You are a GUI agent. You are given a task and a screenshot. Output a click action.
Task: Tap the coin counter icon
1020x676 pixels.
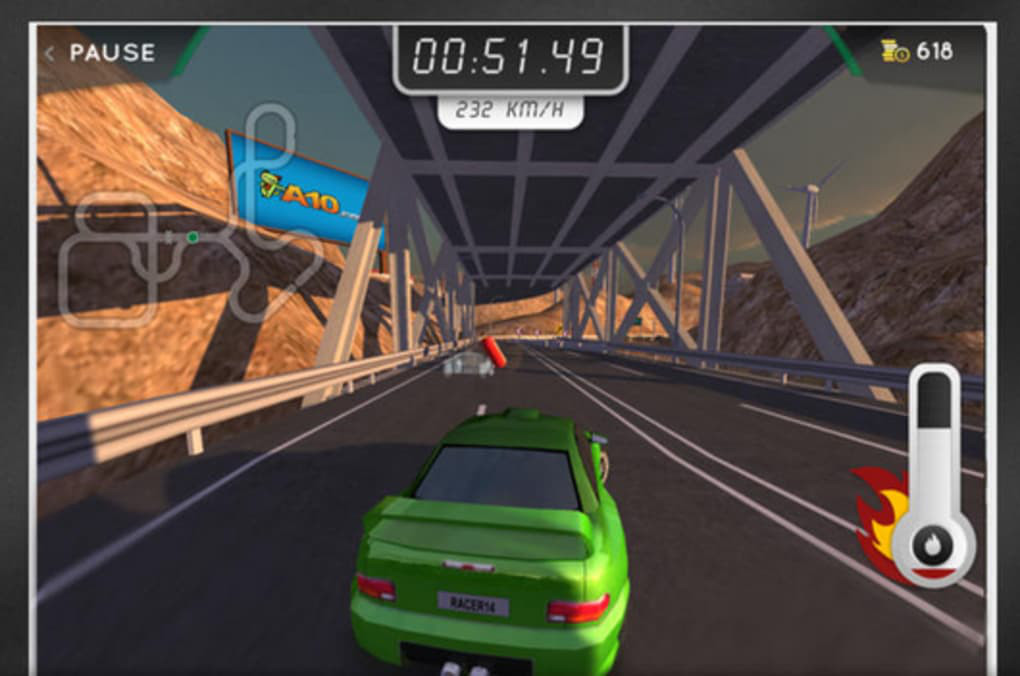(x=894, y=51)
